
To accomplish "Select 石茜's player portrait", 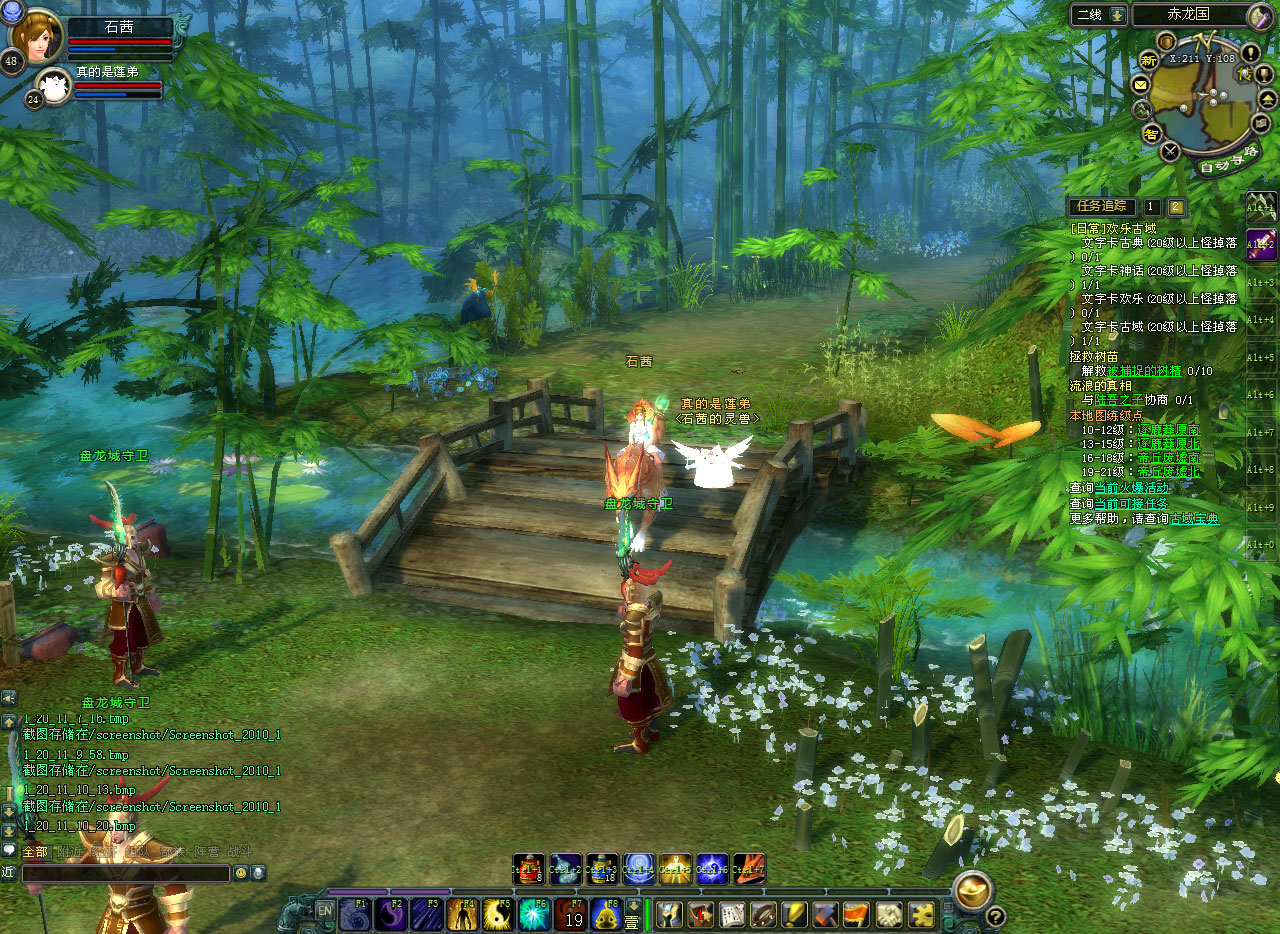I will [x=36, y=35].
